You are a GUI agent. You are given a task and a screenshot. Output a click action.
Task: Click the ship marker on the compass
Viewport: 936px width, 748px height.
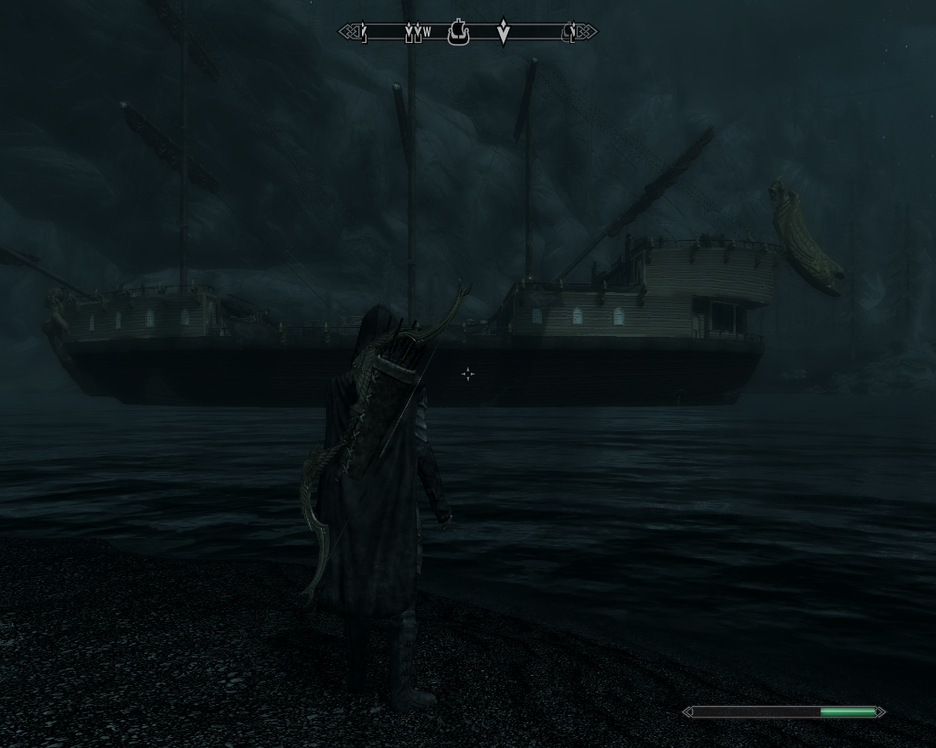[x=459, y=33]
